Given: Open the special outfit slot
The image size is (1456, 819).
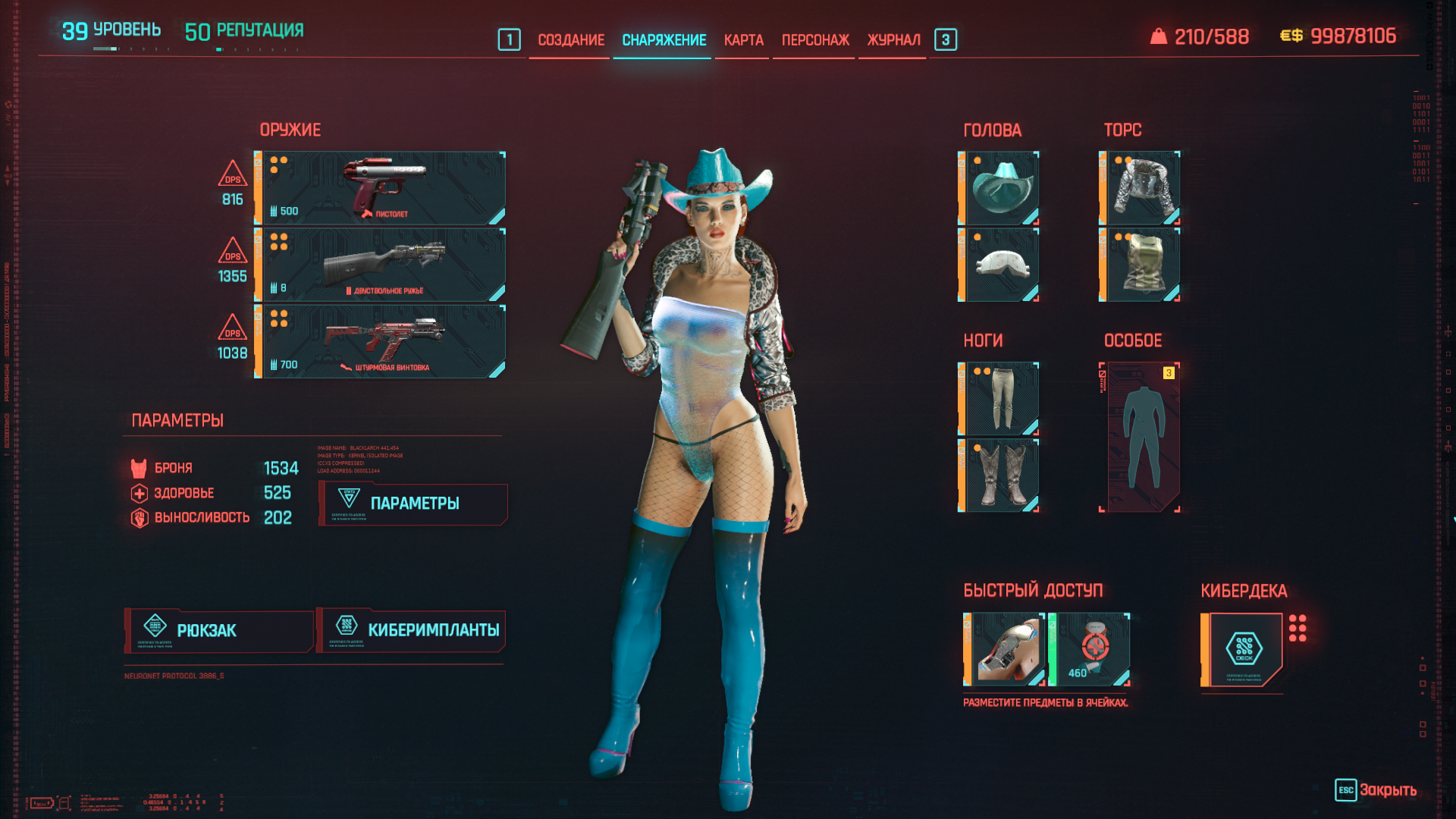Looking at the screenshot, I should (x=1141, y=438).
